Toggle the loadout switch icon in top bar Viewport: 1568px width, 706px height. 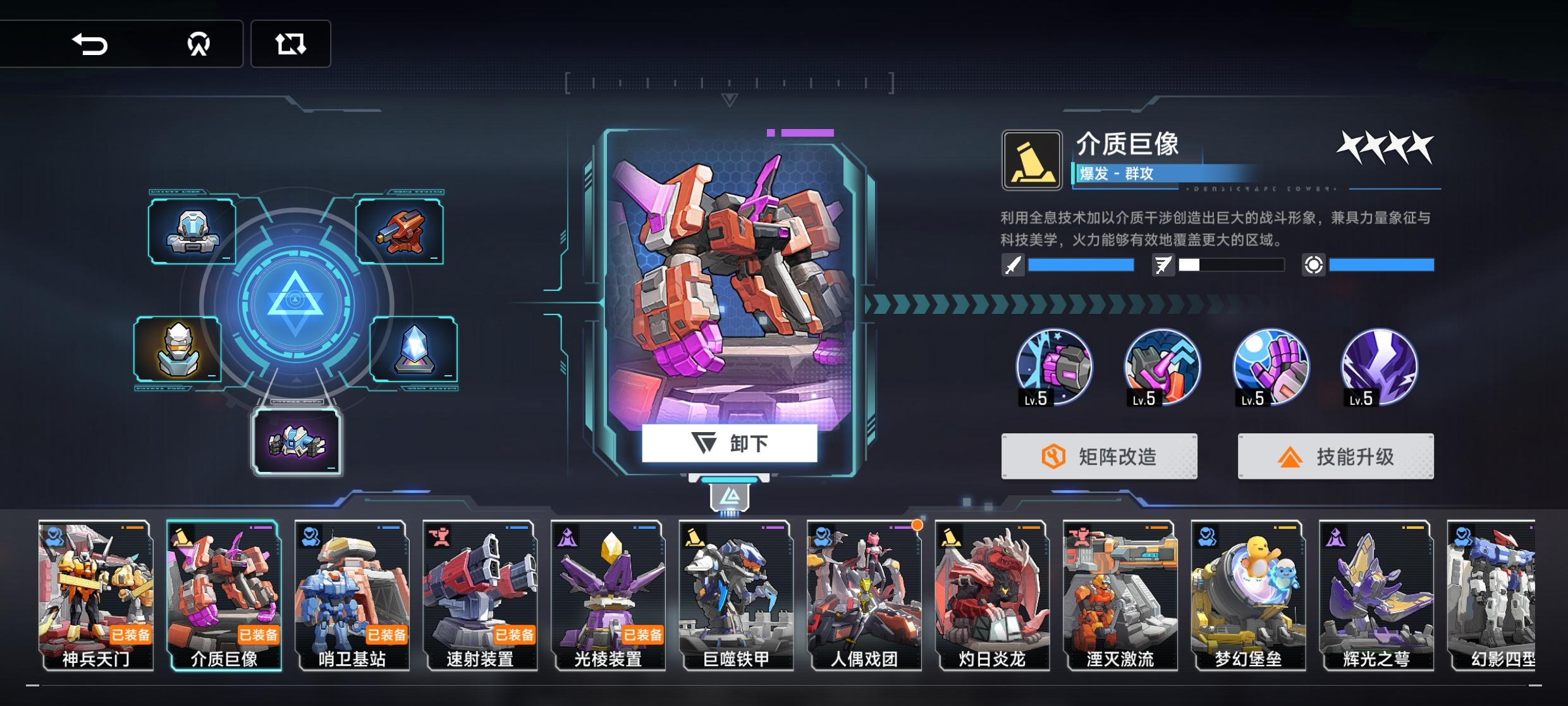tap(291, 43)
